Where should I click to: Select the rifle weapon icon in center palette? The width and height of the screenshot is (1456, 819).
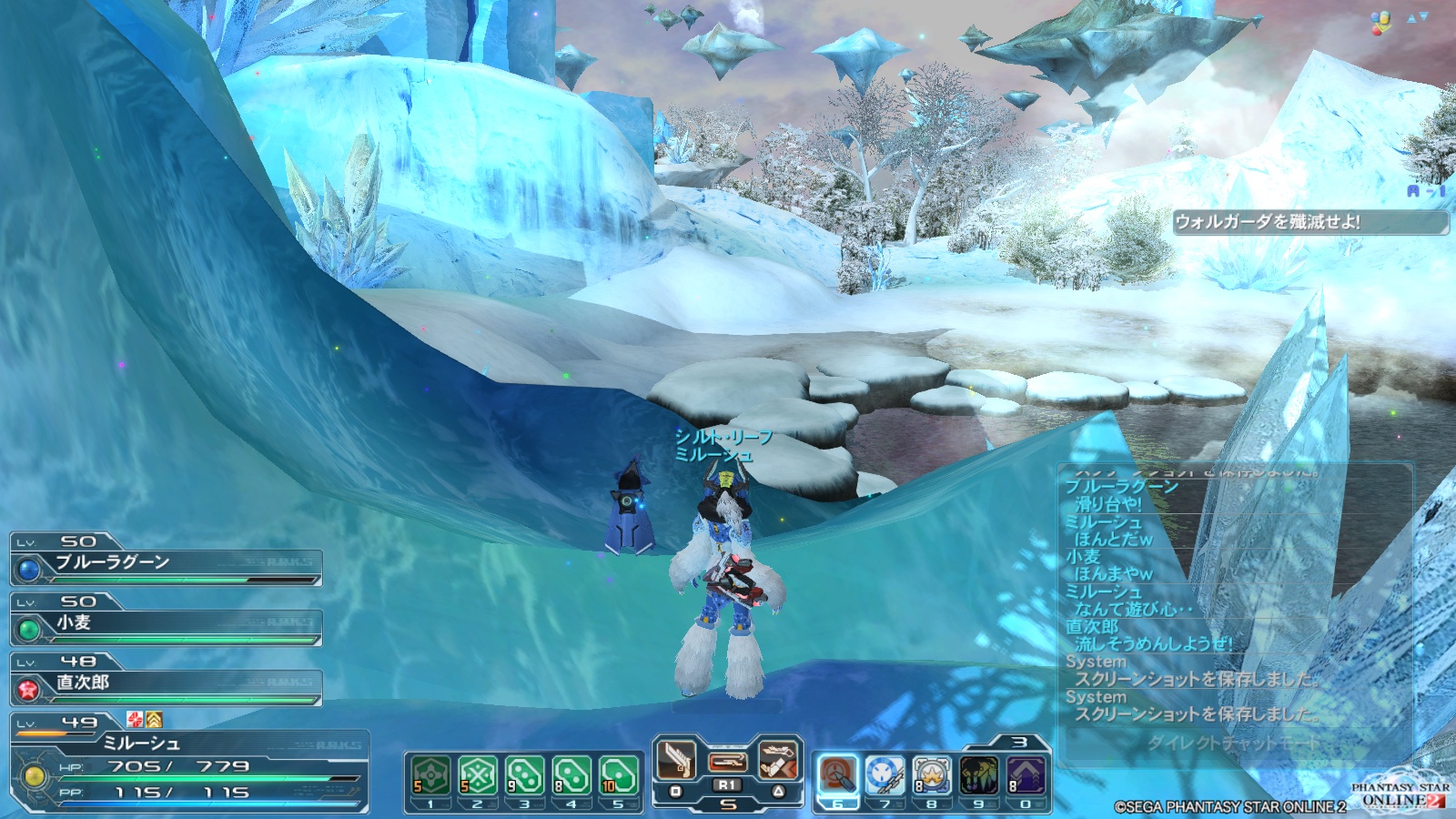tap(728, 761)
